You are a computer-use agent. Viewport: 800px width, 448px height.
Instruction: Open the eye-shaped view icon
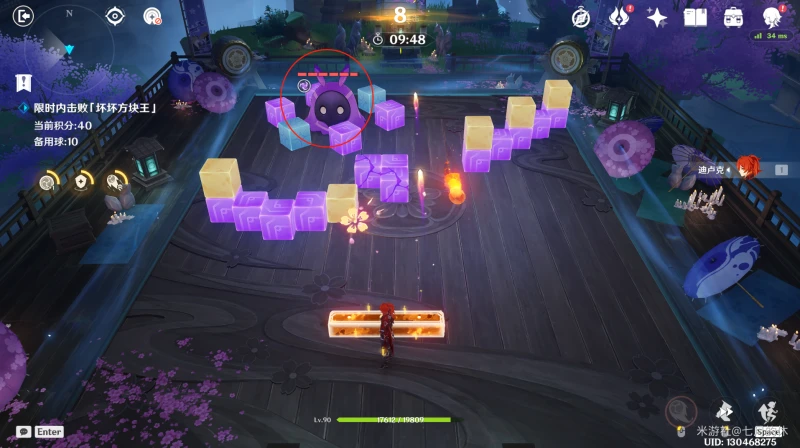point(115,16)
